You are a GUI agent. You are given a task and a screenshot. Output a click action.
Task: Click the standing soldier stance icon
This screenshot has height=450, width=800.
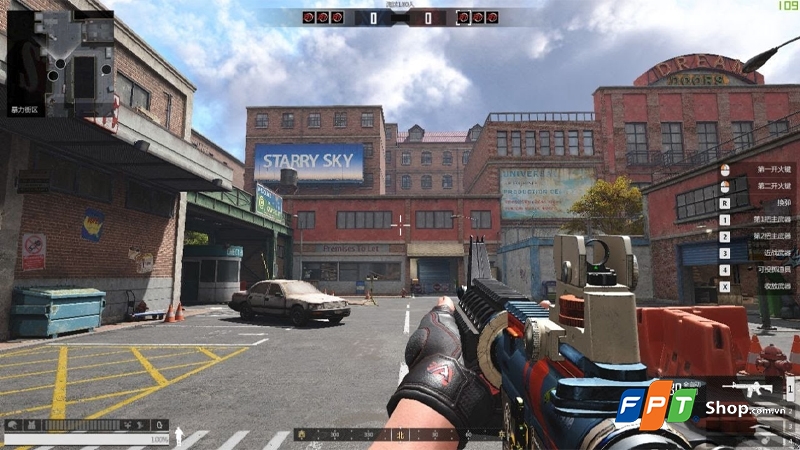(179, 436)
